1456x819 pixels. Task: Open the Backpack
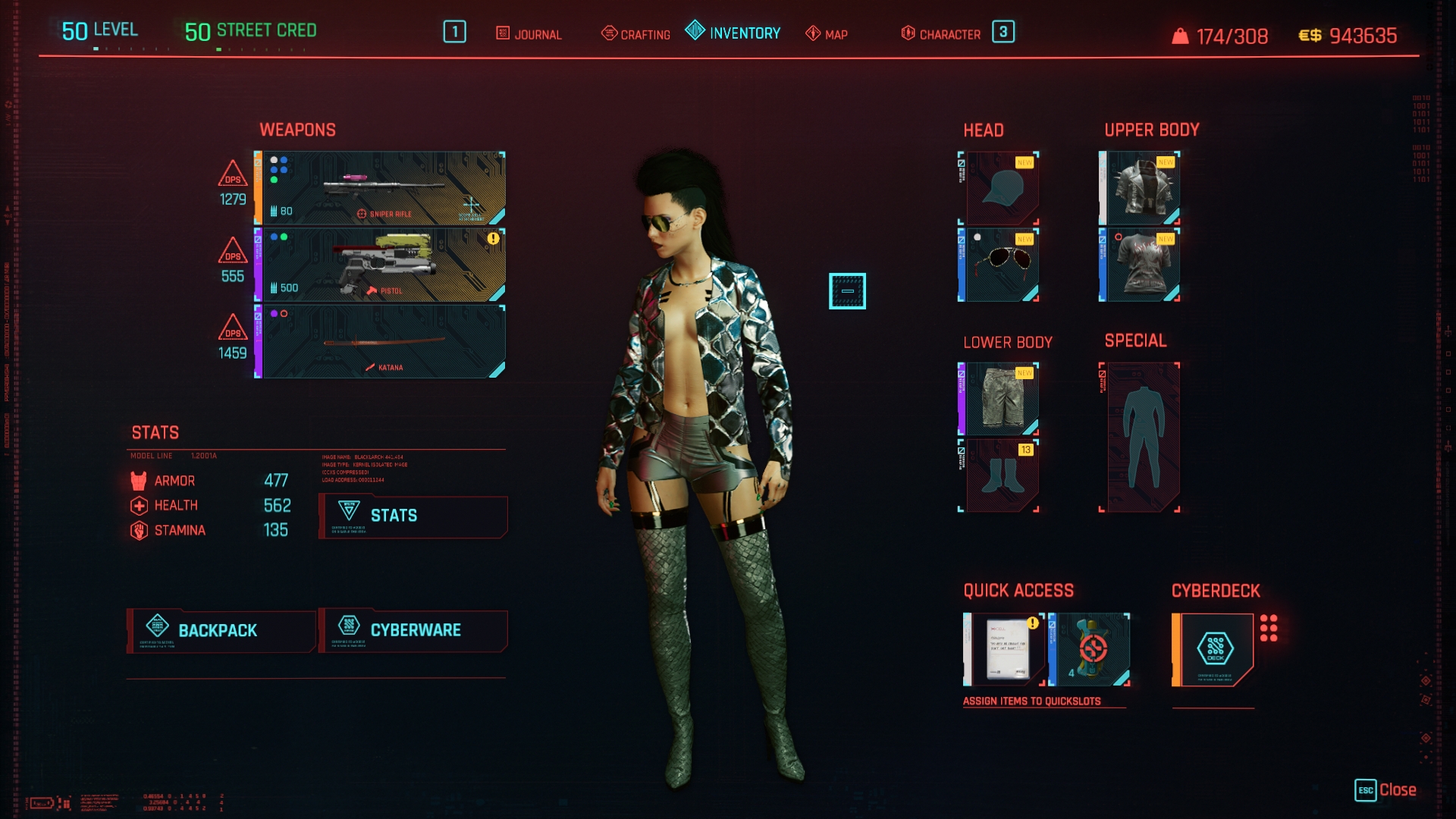pos(221,630)
